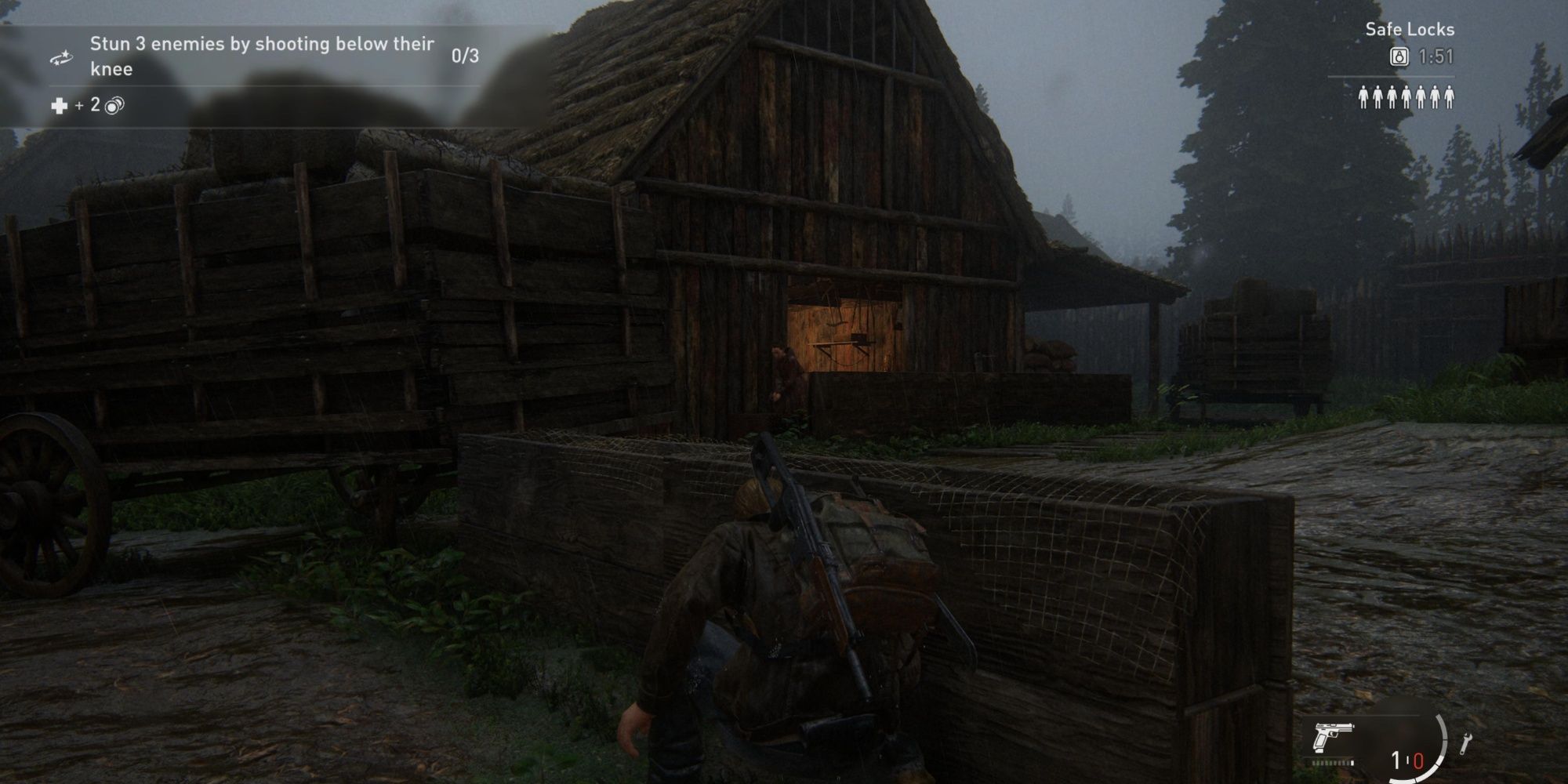Select the pistol icon in the weapon HUD
Viewport: 1568px width, 784px height.
1333,739
